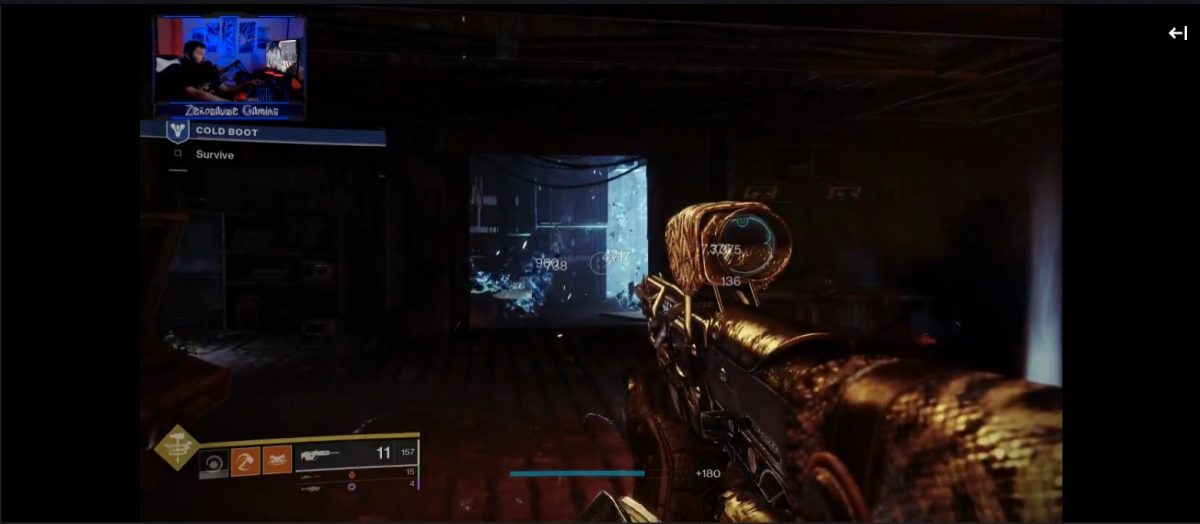Select the equipped primary weapon slot
Image resolution: width=1200 pixels, height=524 pixels.
click(x=355, y=454)
